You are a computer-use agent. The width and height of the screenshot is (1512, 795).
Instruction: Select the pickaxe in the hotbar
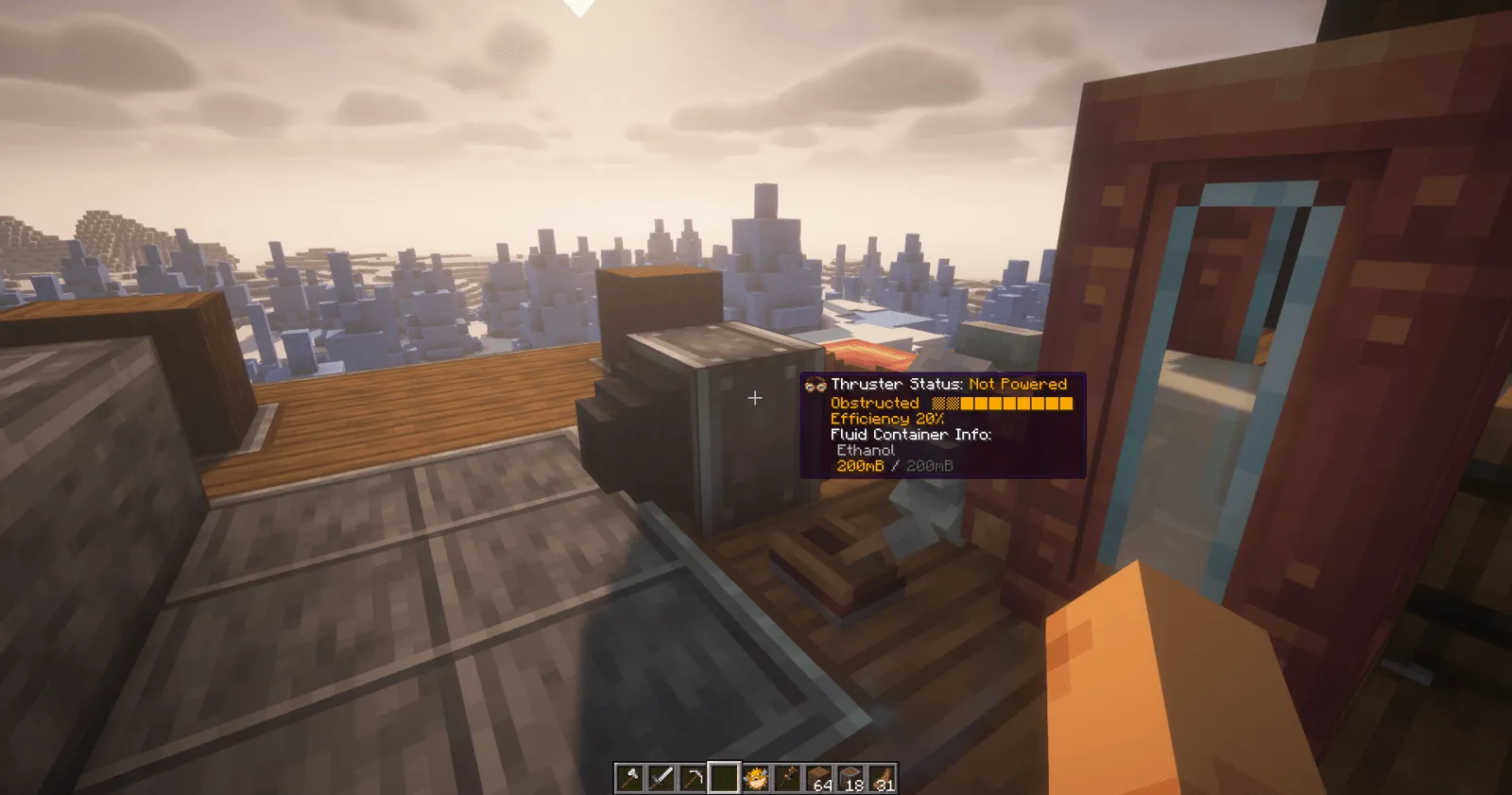click(693, 778)
